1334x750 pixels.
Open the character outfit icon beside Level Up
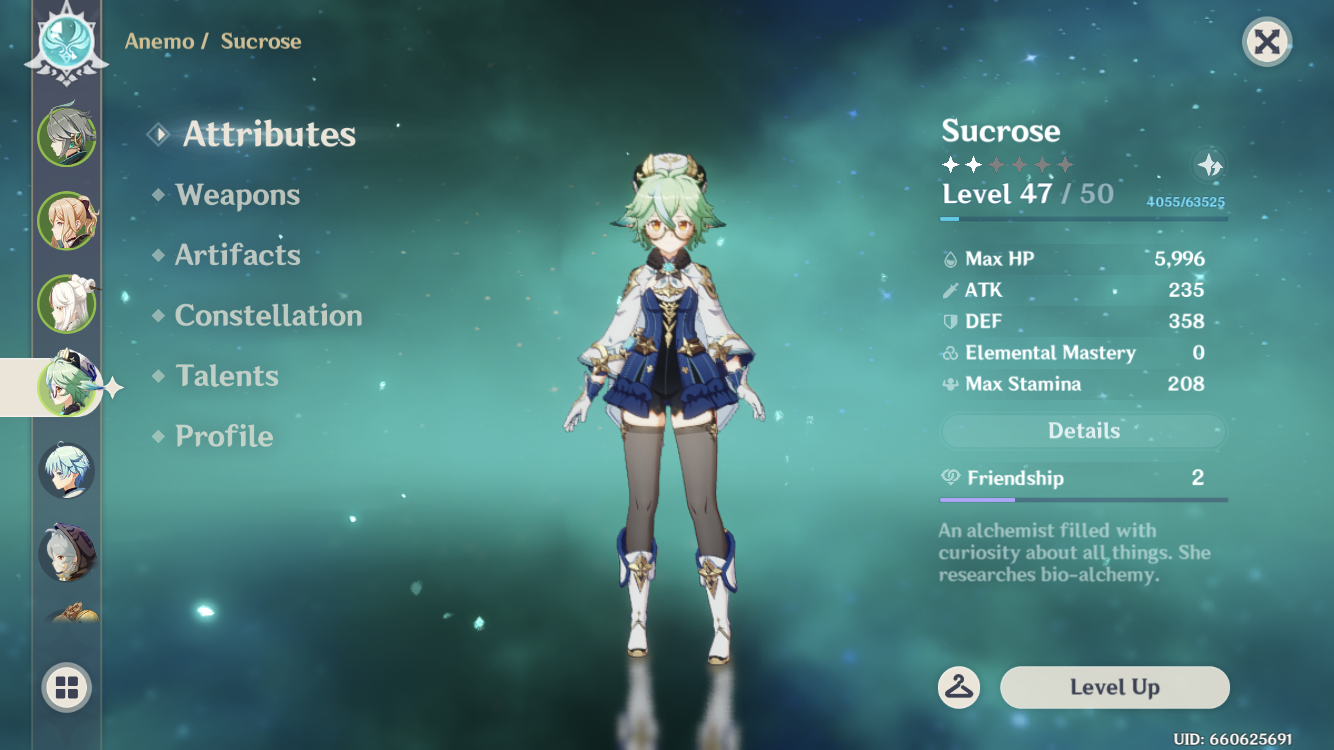[961, 688]
